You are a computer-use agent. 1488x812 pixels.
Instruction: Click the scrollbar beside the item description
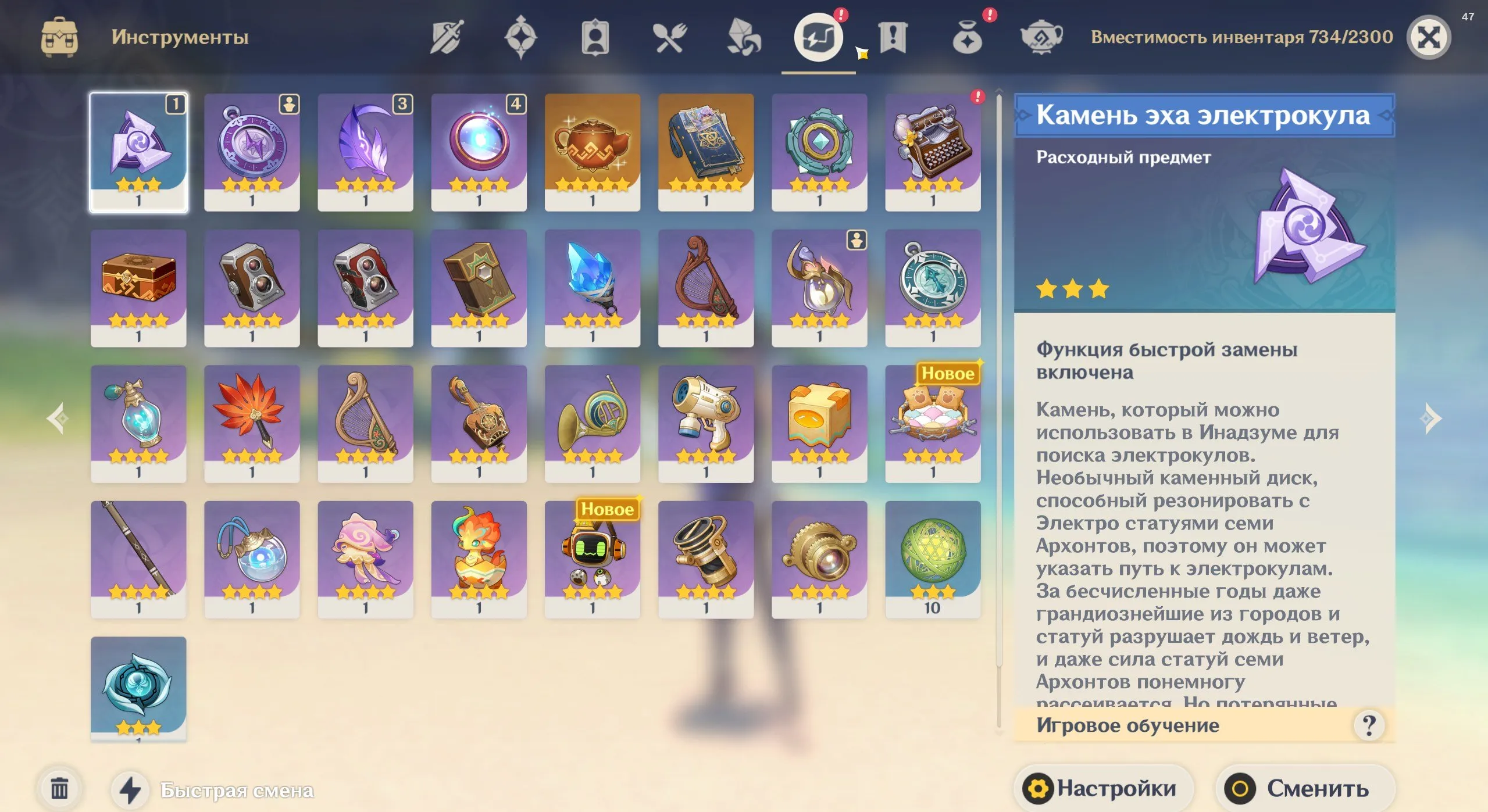tap(998, 407)
